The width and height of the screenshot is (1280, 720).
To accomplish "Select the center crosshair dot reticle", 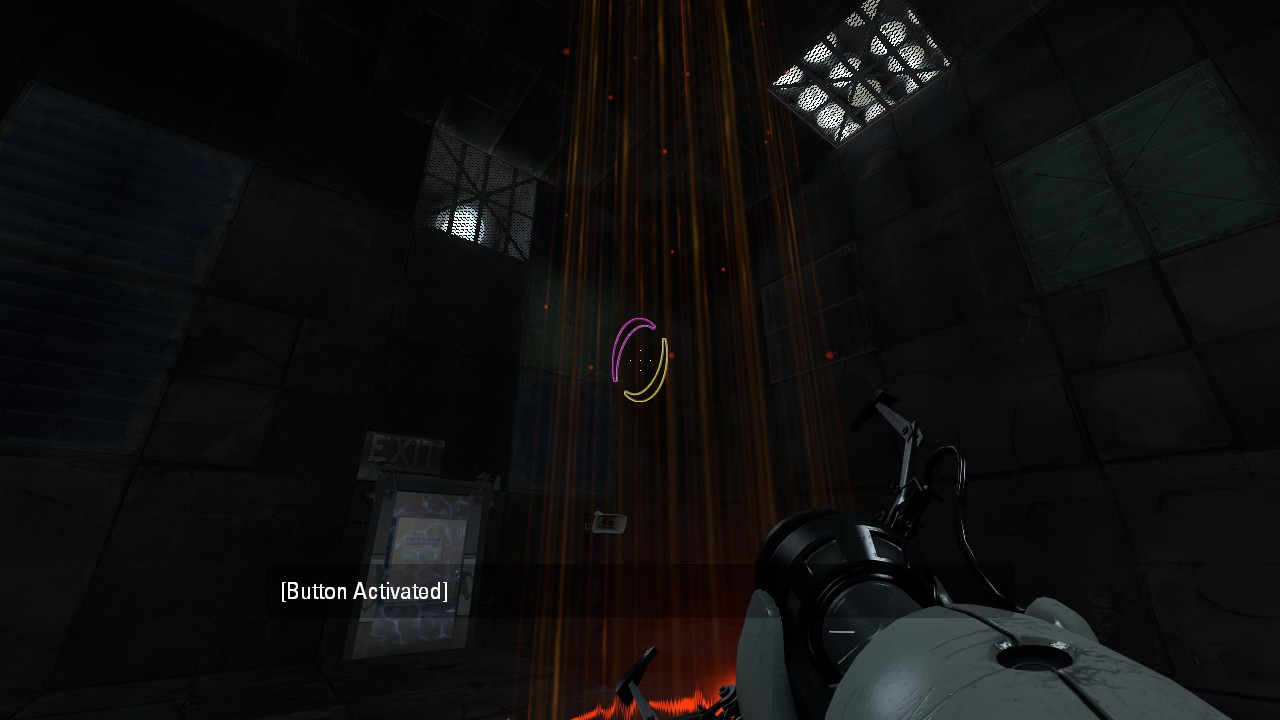I will pyautogui.click(x=640, y=360).
